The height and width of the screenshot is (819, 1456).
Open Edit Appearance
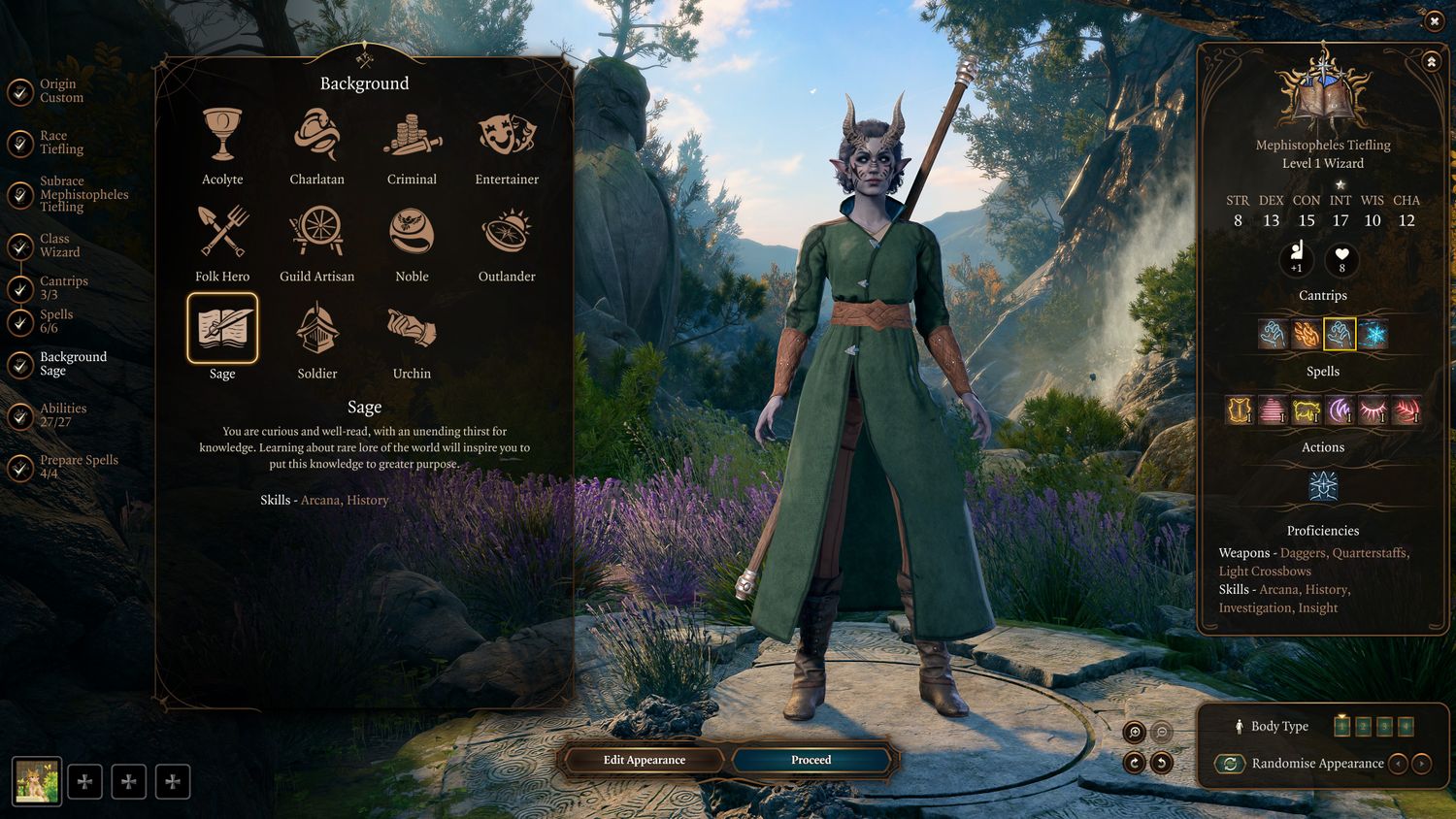tap(645, 760)
